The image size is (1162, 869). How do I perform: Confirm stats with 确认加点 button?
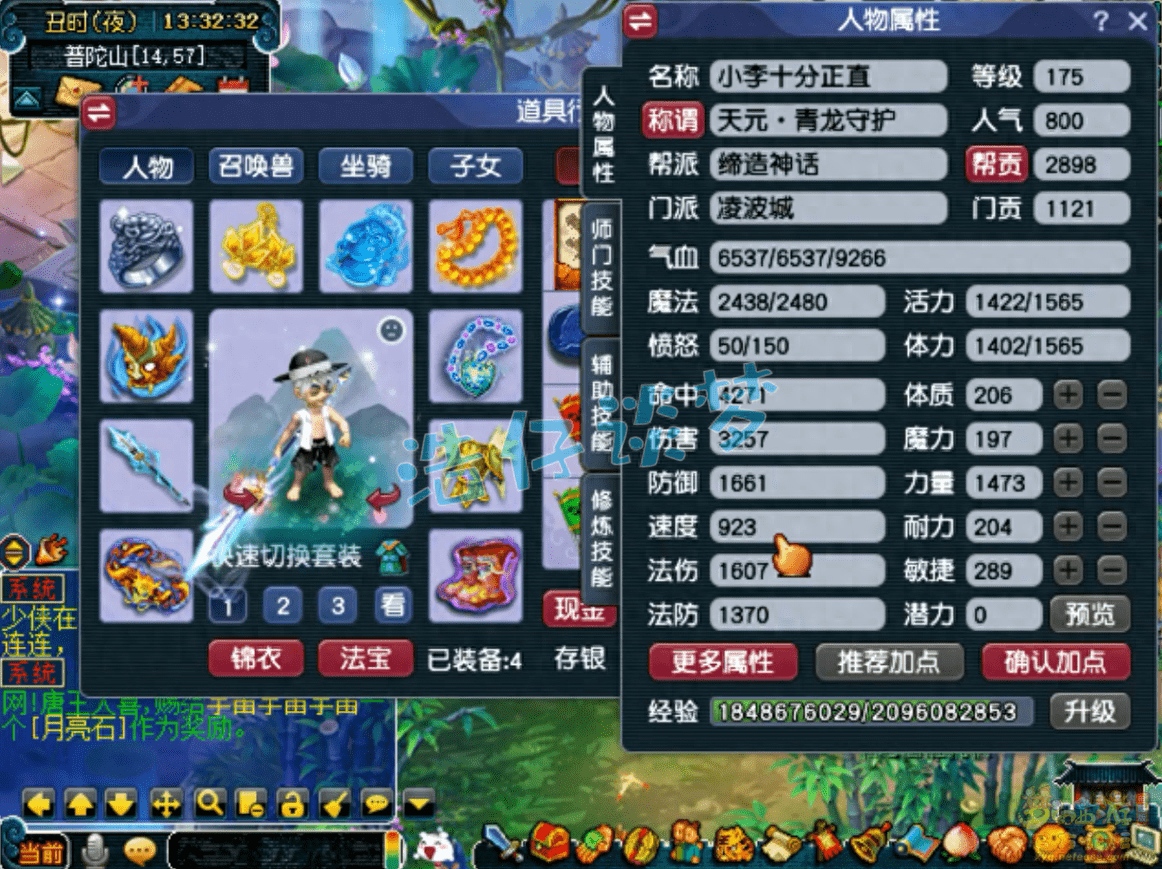1054,661
